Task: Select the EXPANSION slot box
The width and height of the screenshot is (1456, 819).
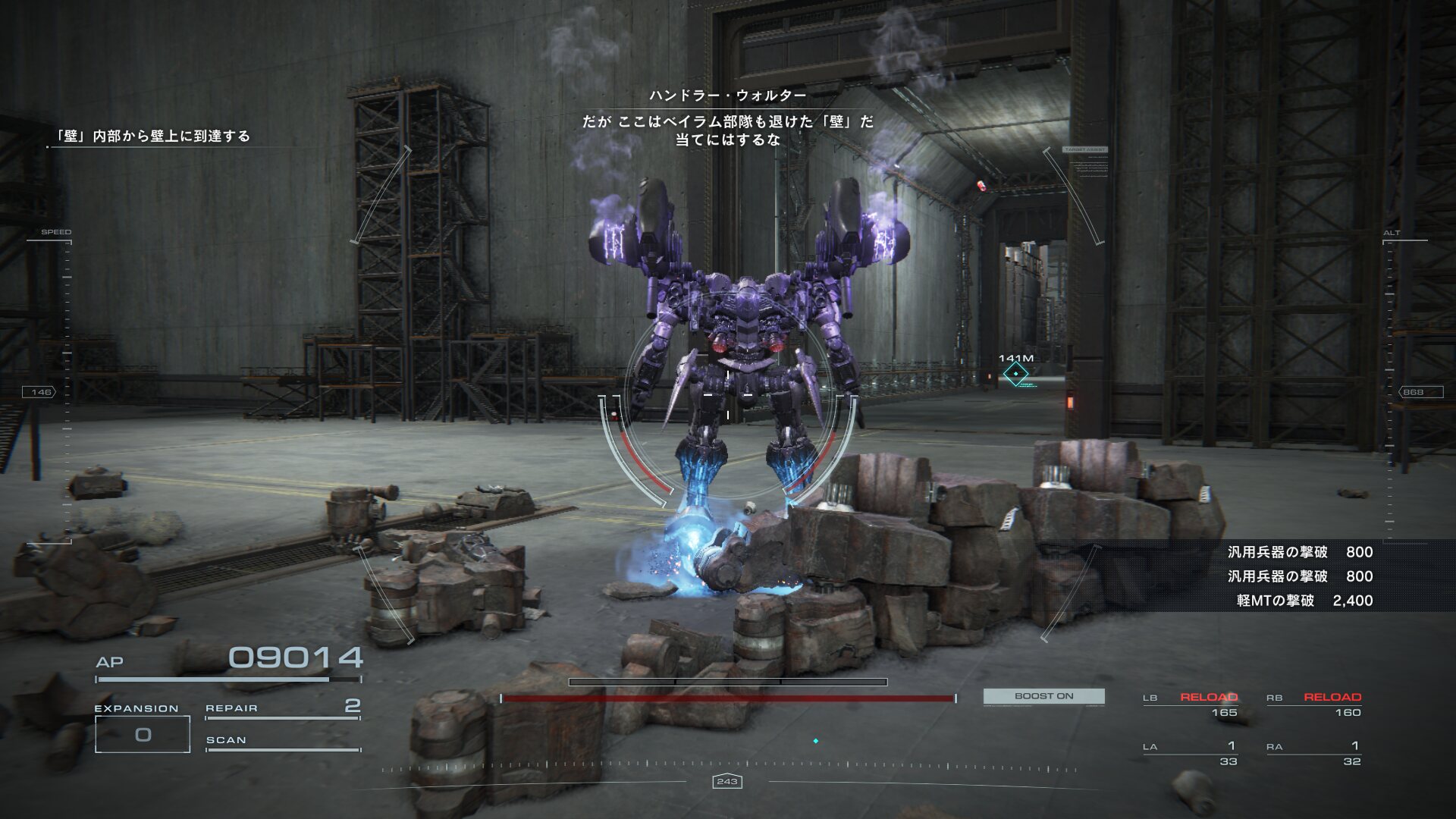Action: (x=143, y=734)
